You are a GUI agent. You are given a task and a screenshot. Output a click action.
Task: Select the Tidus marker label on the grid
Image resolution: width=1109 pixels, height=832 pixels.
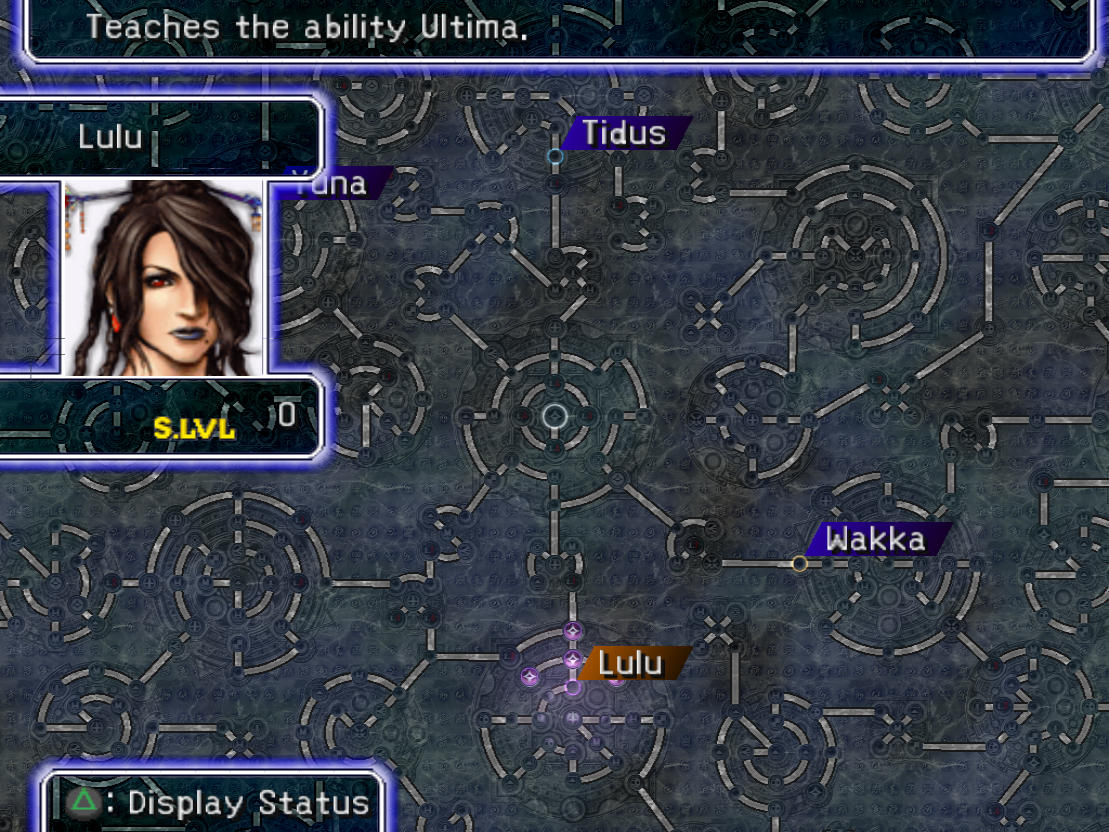[625, 133]
